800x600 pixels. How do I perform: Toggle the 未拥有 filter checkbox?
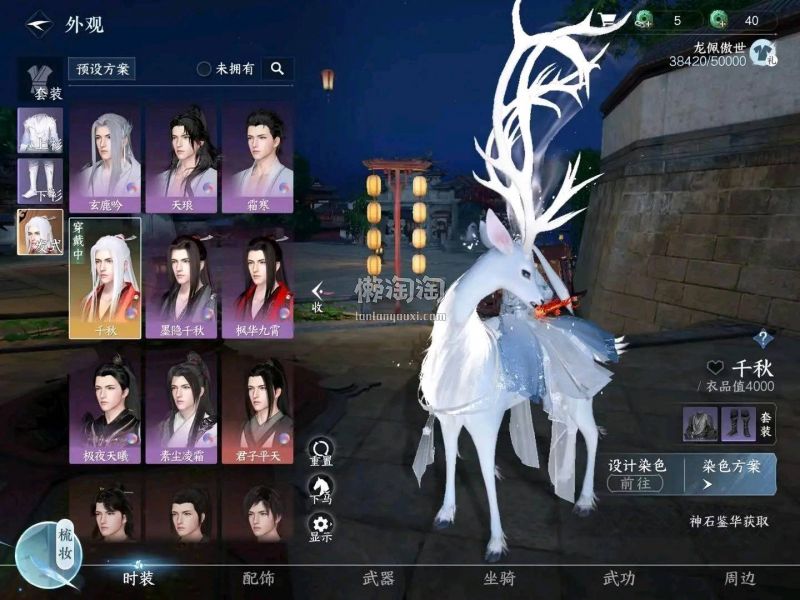coord(204,69)
